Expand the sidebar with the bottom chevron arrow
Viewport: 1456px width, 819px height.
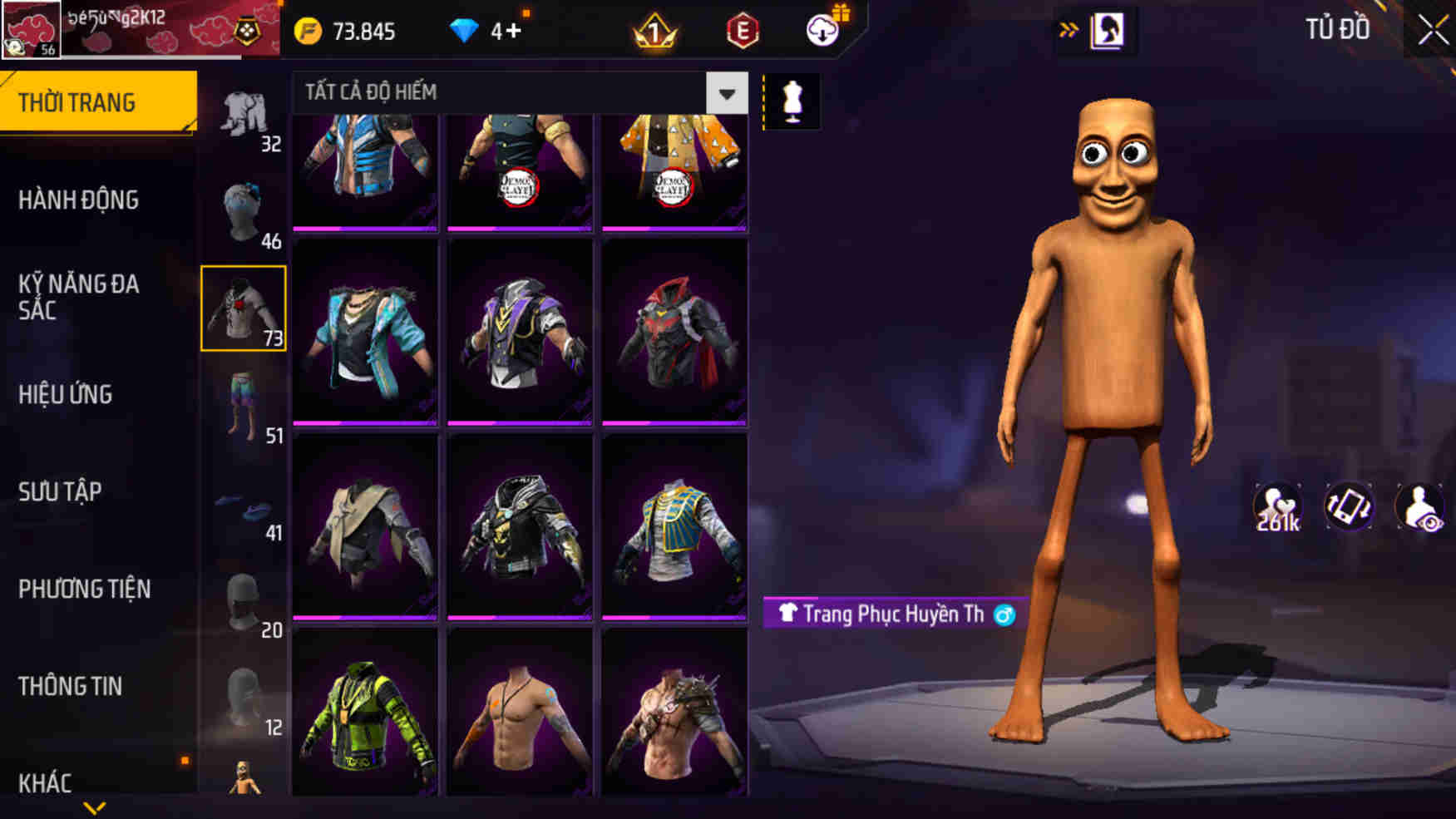pyautogui.click(x=94, y=808)
